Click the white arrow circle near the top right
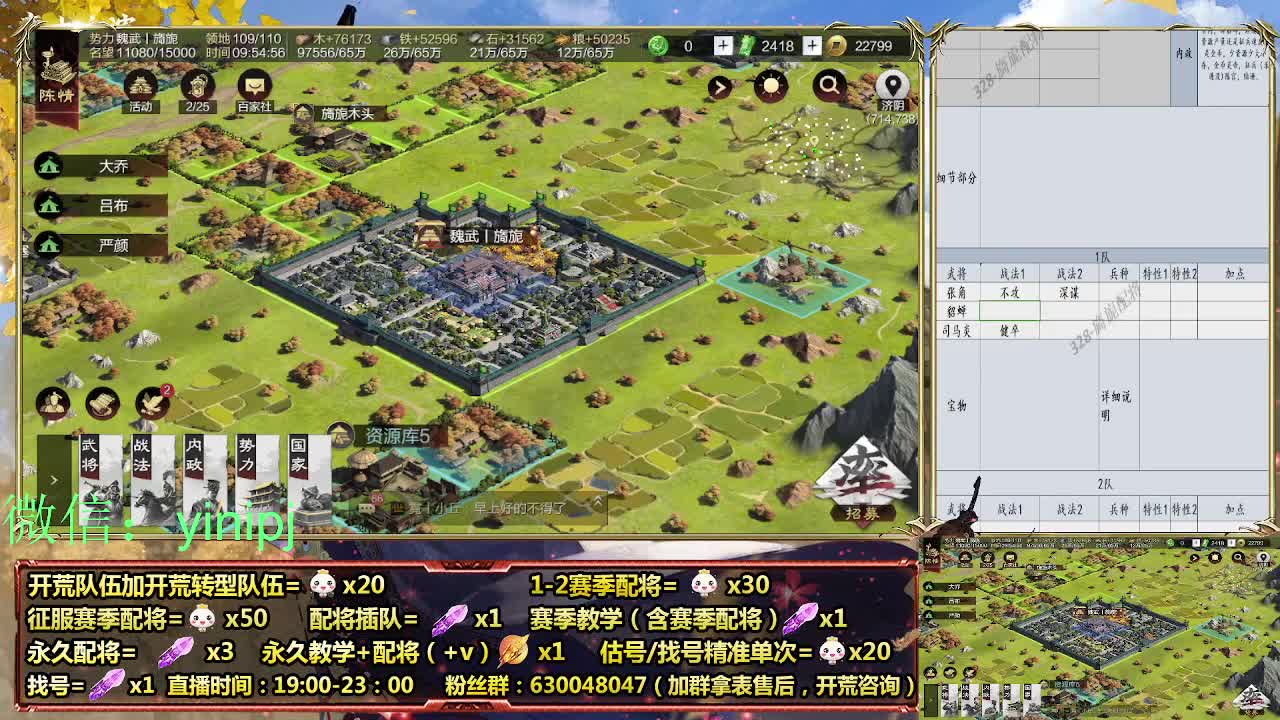Screen dimensions: 1280x720 [x=718, y=85]
